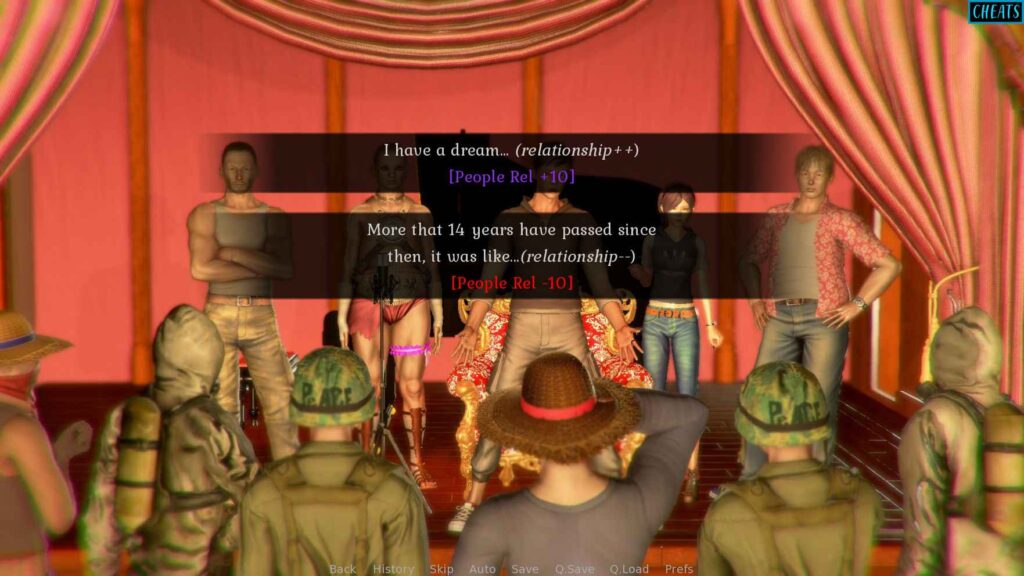Open the dialogue History log
This screenshot has width=1024, height=576.
pos(393,569)
